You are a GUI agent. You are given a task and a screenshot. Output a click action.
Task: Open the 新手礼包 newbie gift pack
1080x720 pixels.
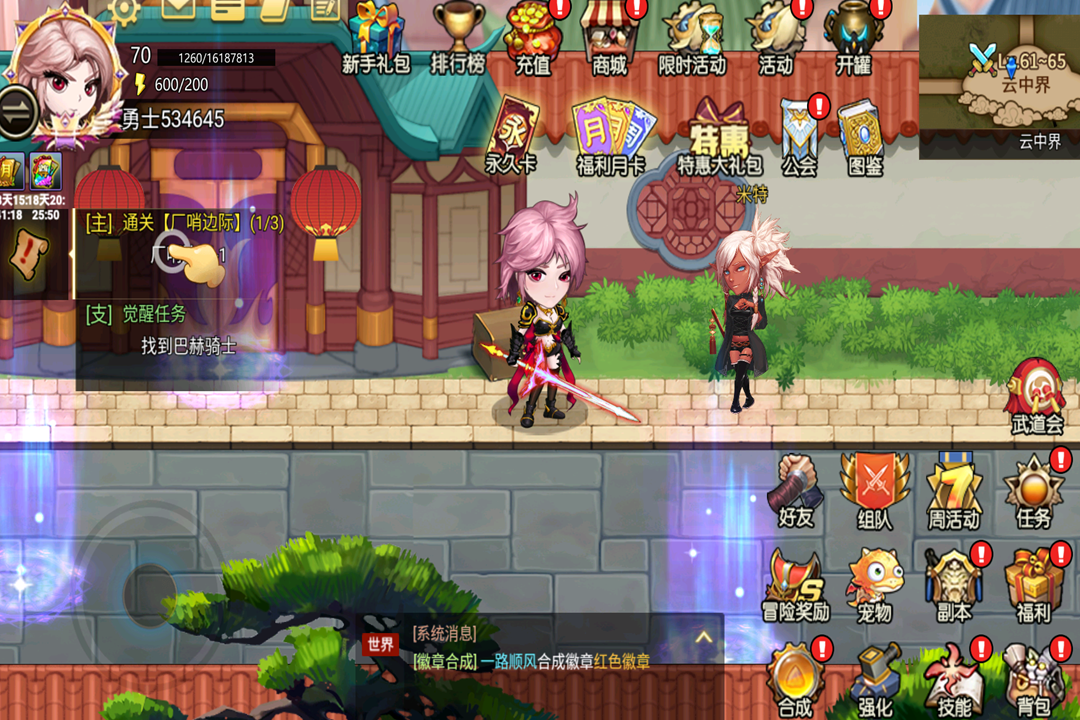coord(376,36)
